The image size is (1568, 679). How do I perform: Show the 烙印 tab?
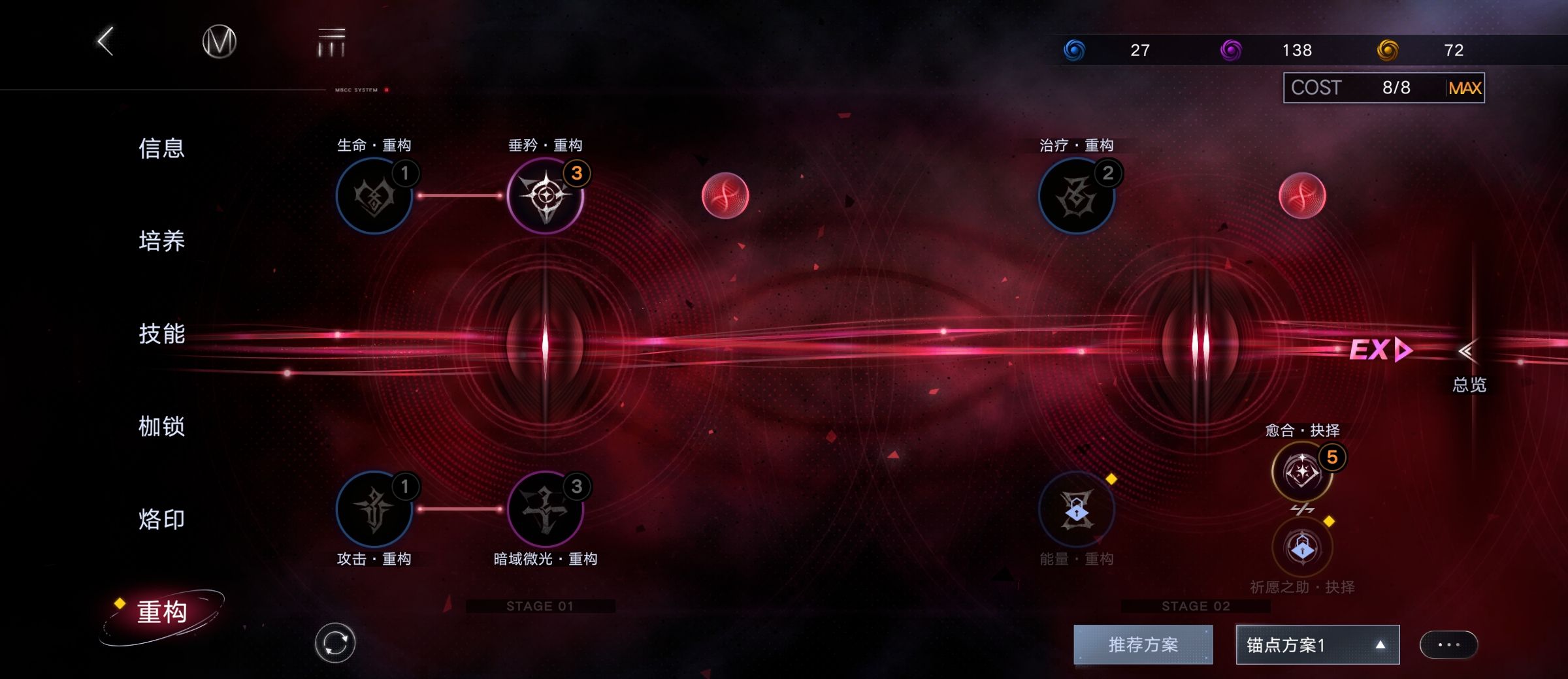[161, 519]
